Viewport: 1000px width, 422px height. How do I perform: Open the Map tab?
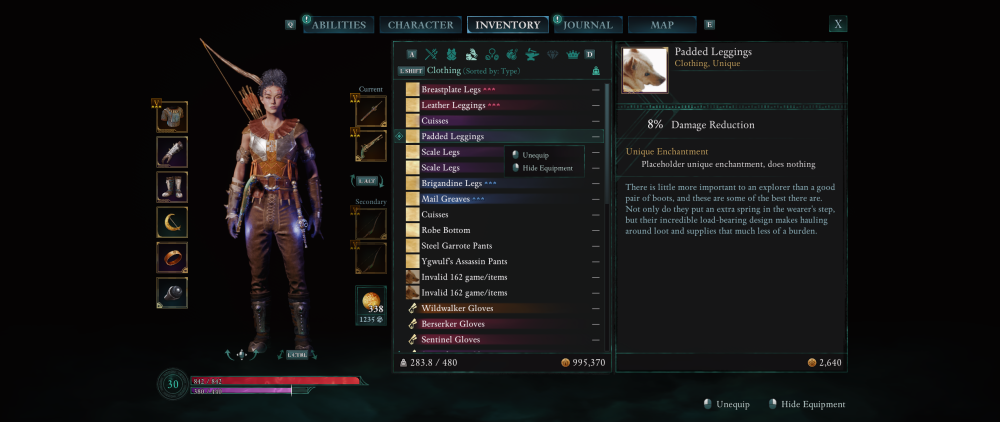pyautogui.click(x=662, y=25)
